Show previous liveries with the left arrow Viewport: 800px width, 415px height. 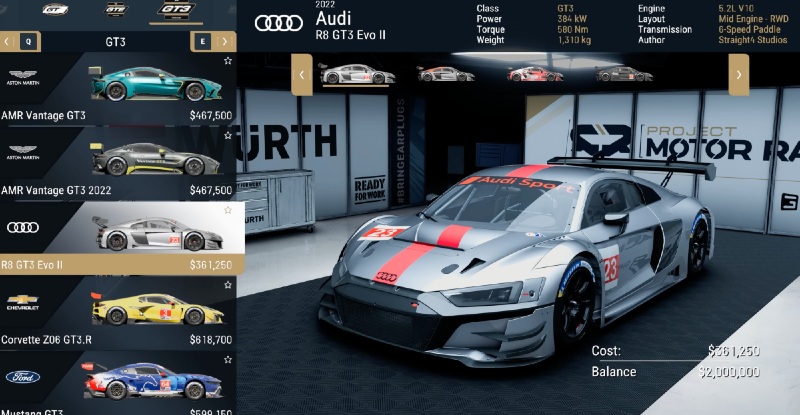coord(299,74)
